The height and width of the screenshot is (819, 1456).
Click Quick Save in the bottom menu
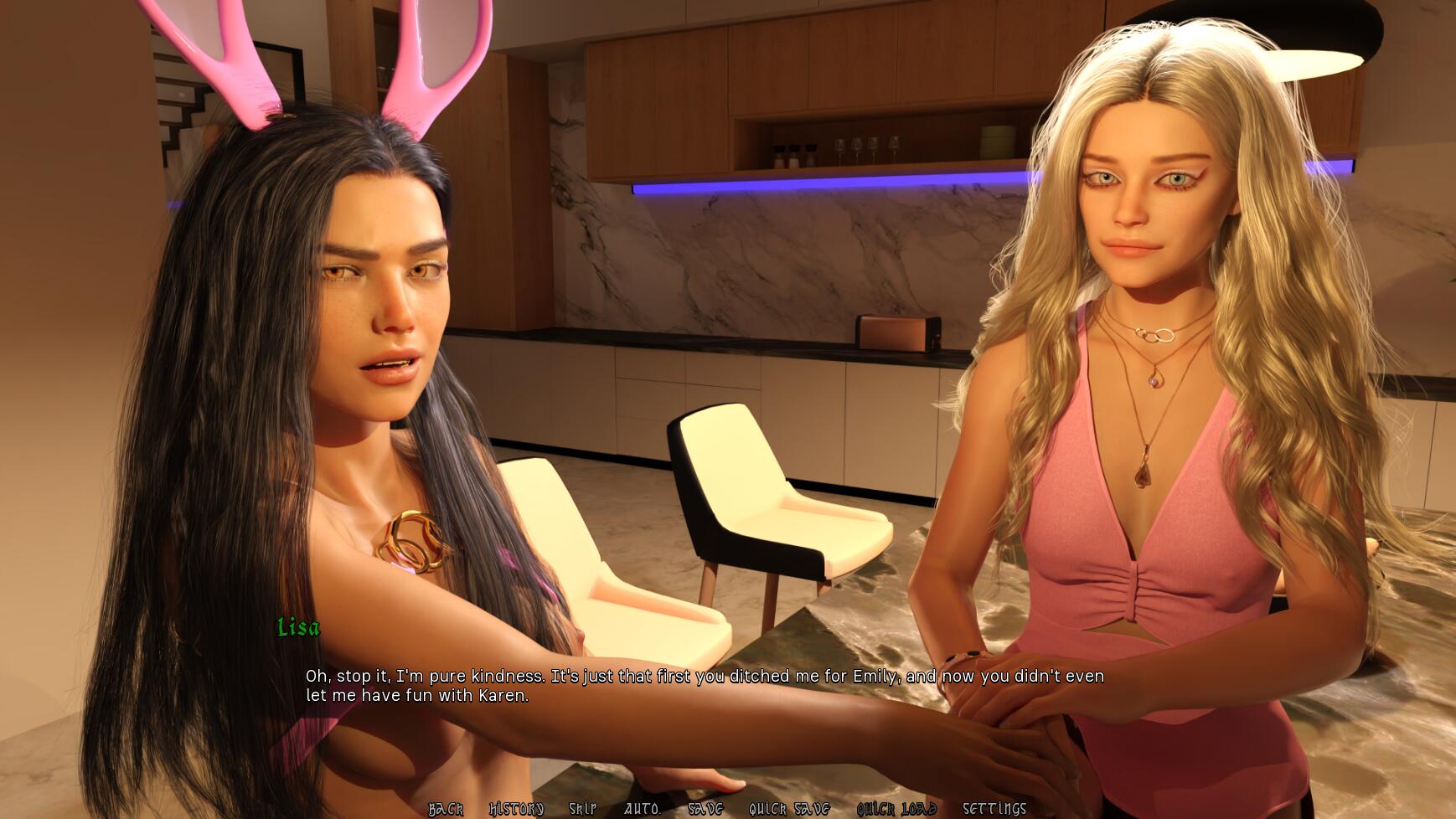point(789,808)
